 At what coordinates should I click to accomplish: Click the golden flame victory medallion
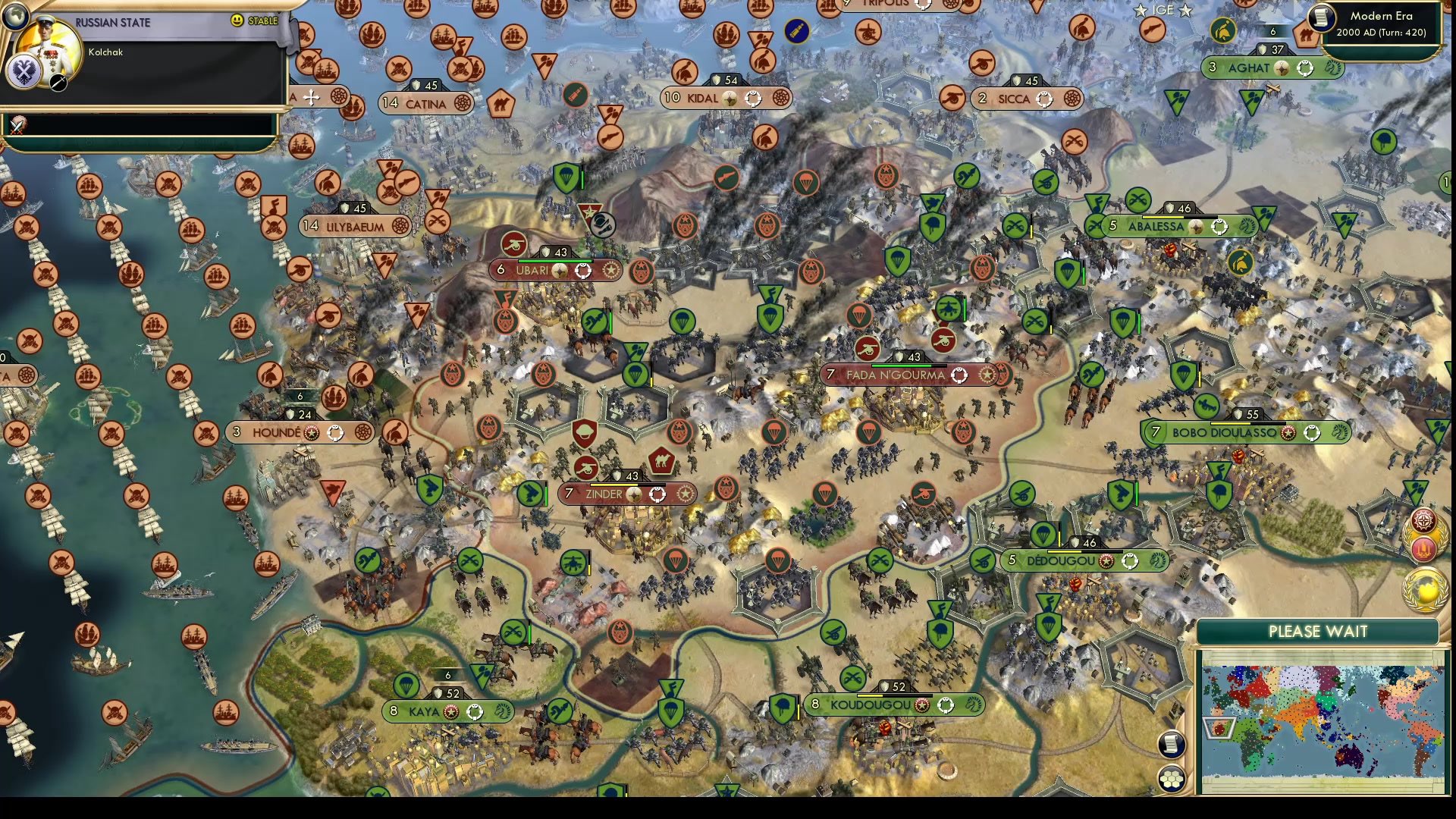coord(1424,548)
